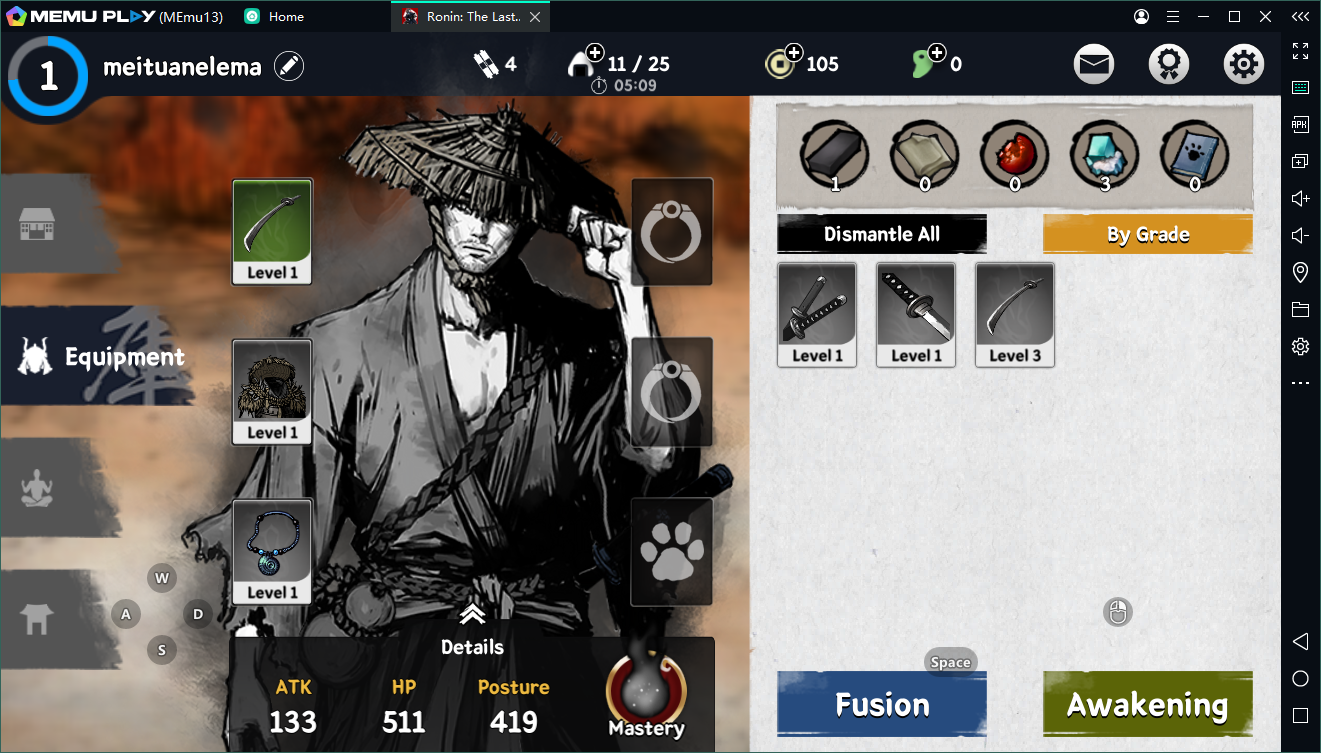Open the achievements ribbon badge icon
Screen dimensions: 1321x753
point(1168,65)
